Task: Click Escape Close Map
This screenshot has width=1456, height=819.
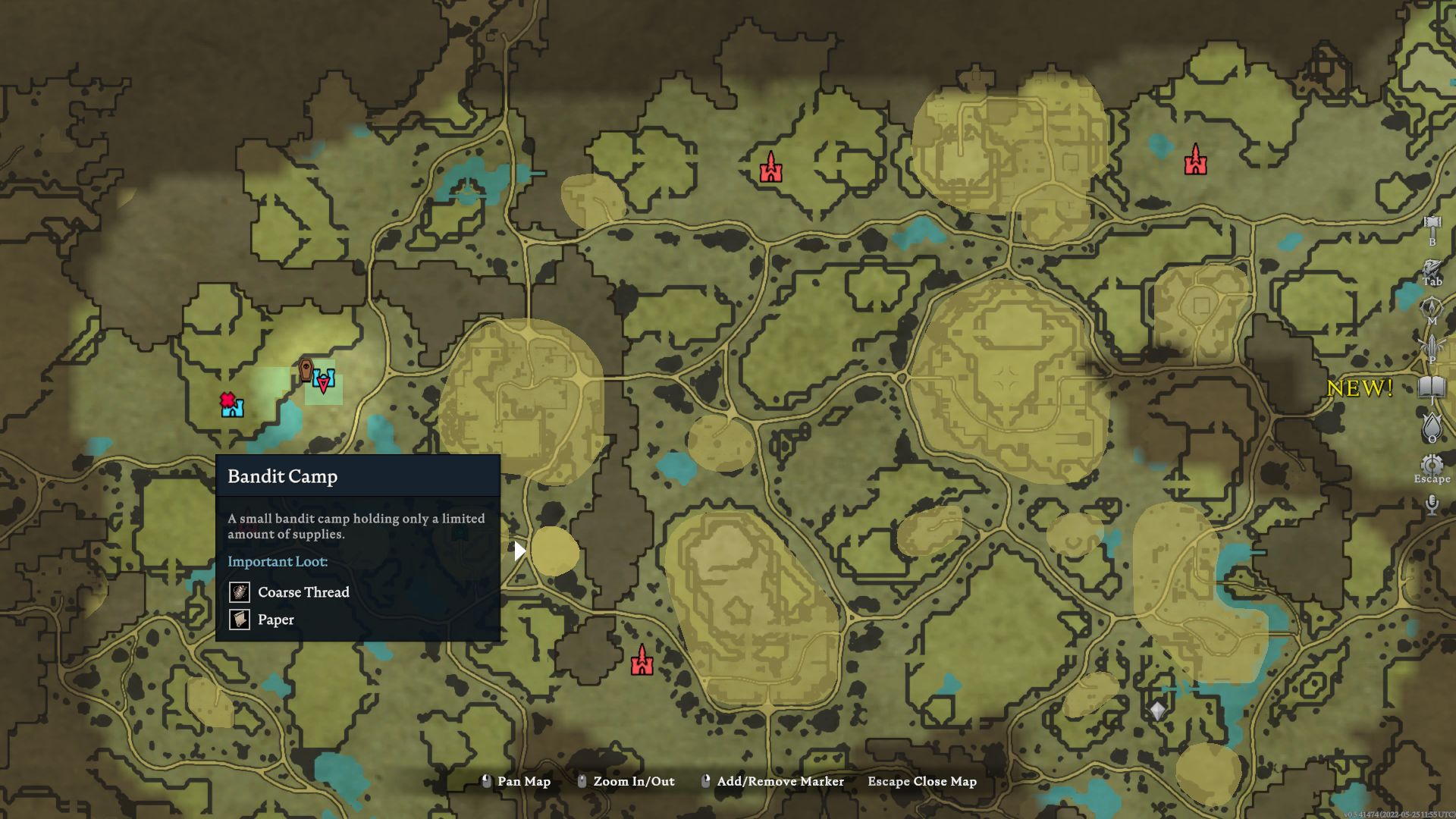Action: coord(922,781)
